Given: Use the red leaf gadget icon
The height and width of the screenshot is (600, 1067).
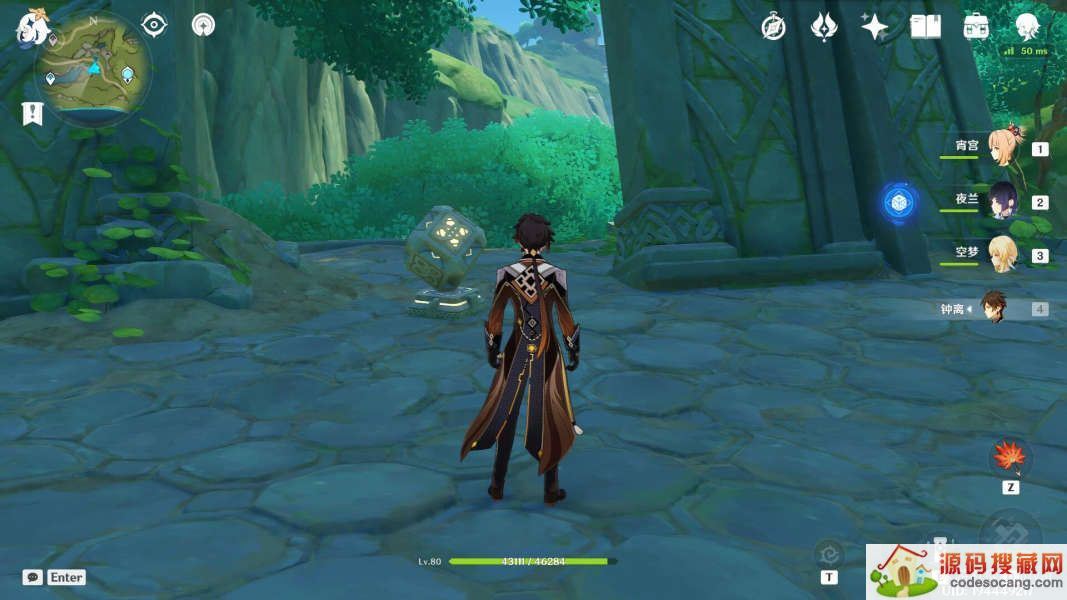Looking at the screenshot, I should coord(1010,458).
